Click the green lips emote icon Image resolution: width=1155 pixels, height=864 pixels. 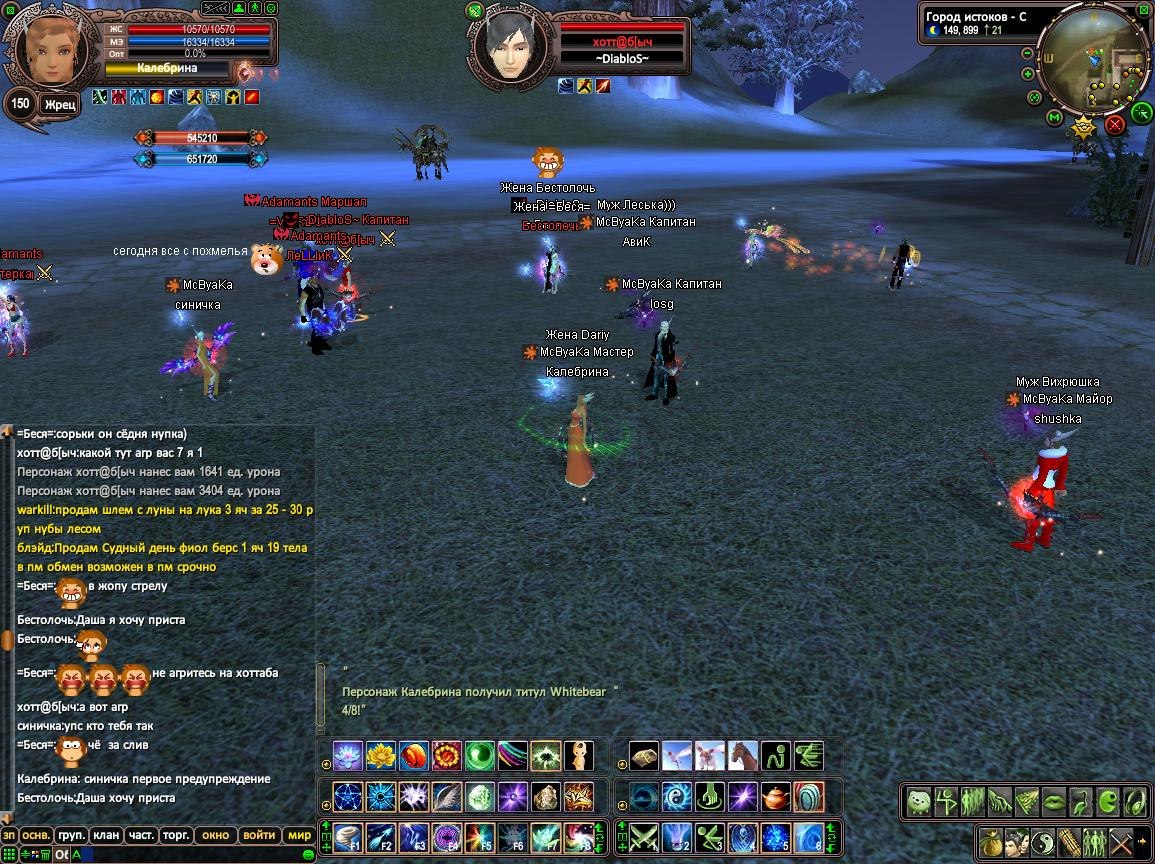pos(1054,801)
